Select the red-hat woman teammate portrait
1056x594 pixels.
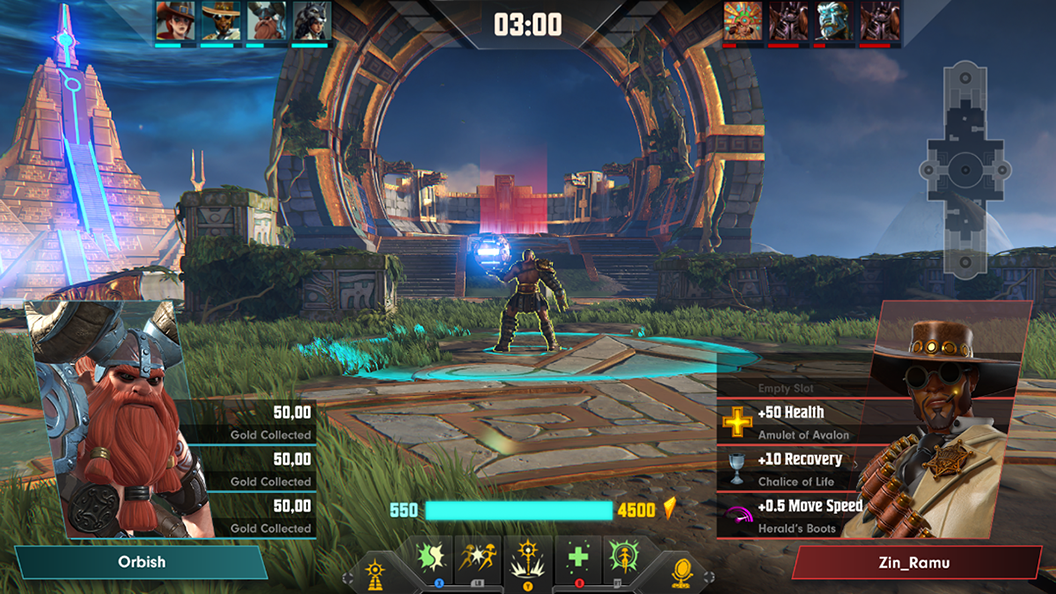point(175,21)
